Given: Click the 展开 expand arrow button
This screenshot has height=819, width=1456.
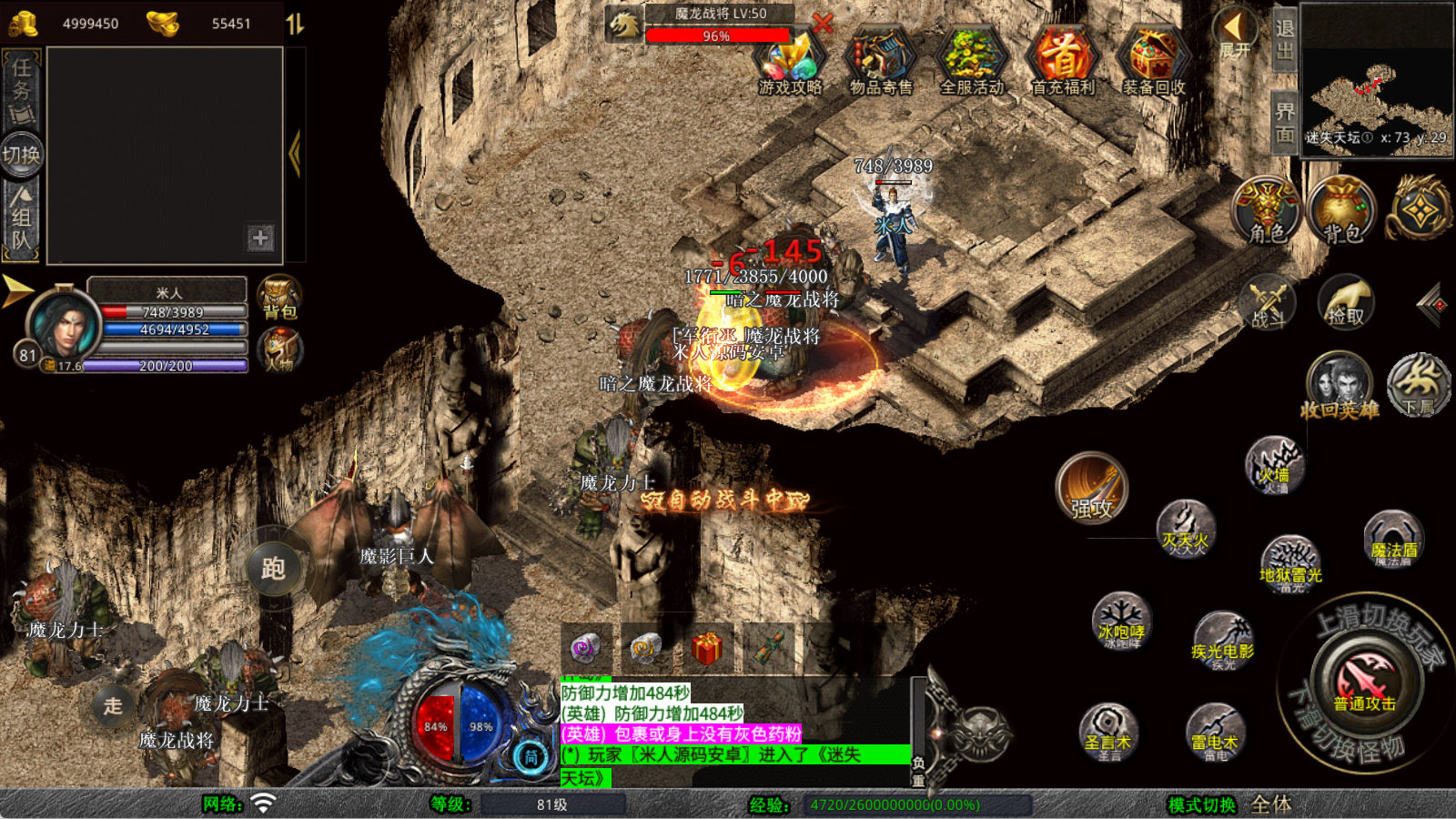Looking at the screenshot, I should tap(1235, 33).
